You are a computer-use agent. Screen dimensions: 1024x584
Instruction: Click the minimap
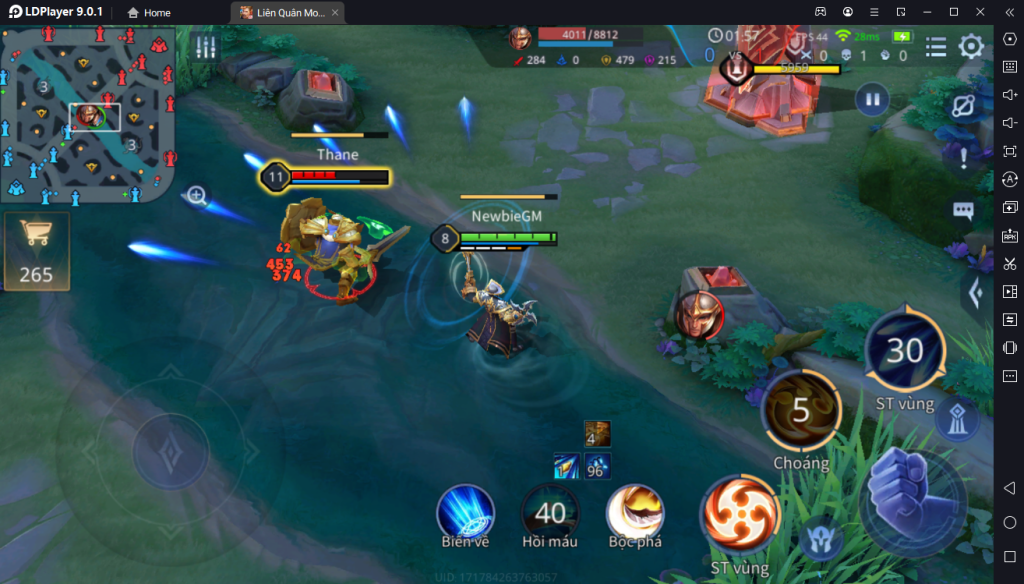coord(88,114)
